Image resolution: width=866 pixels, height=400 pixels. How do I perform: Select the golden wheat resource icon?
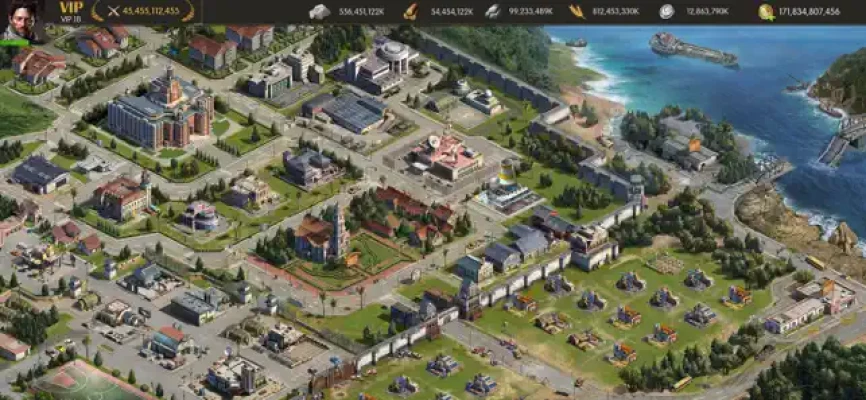[x=577, y=12]
